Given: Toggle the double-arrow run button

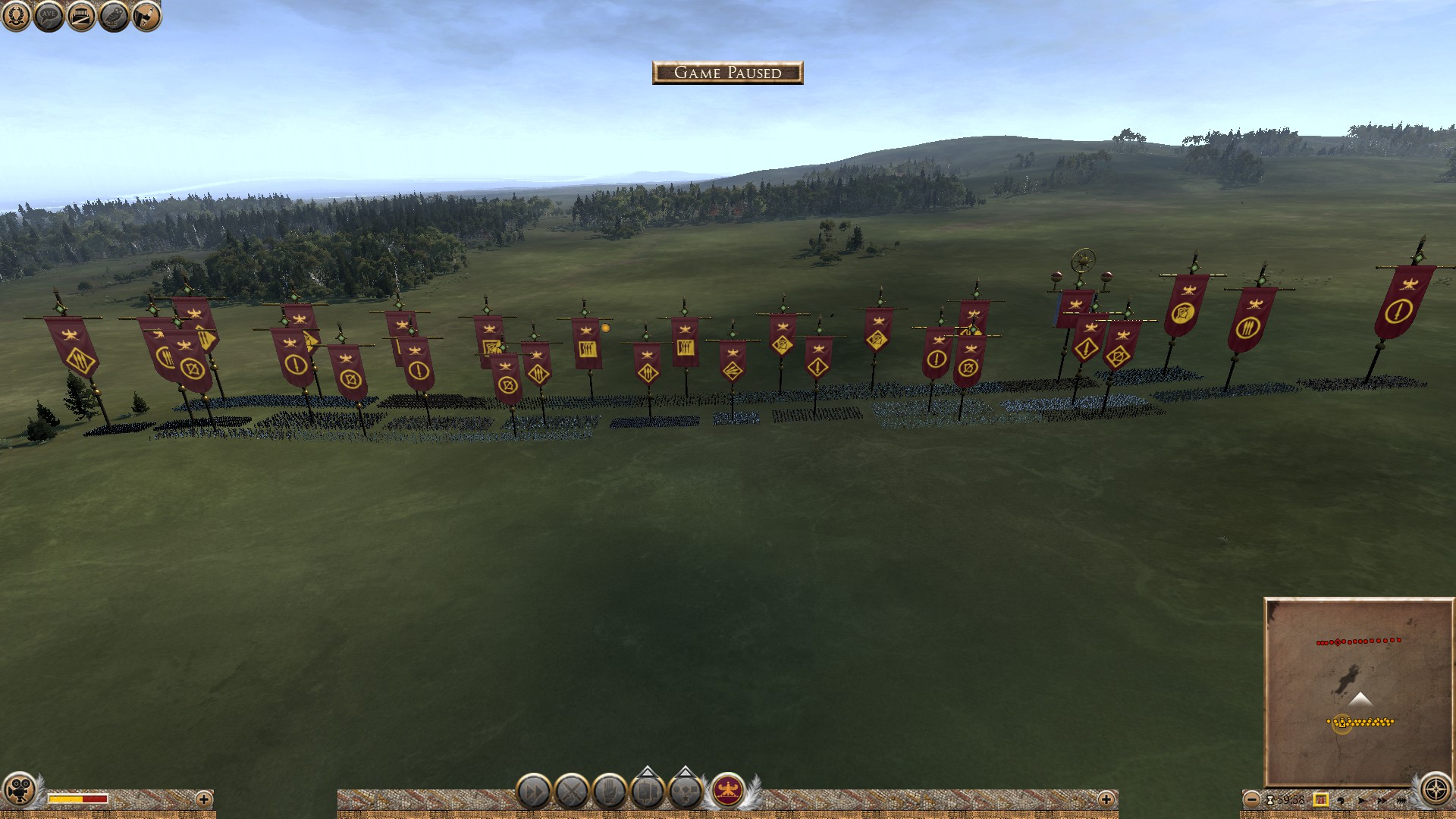Looking at the screenshot, I should (533, 792).
